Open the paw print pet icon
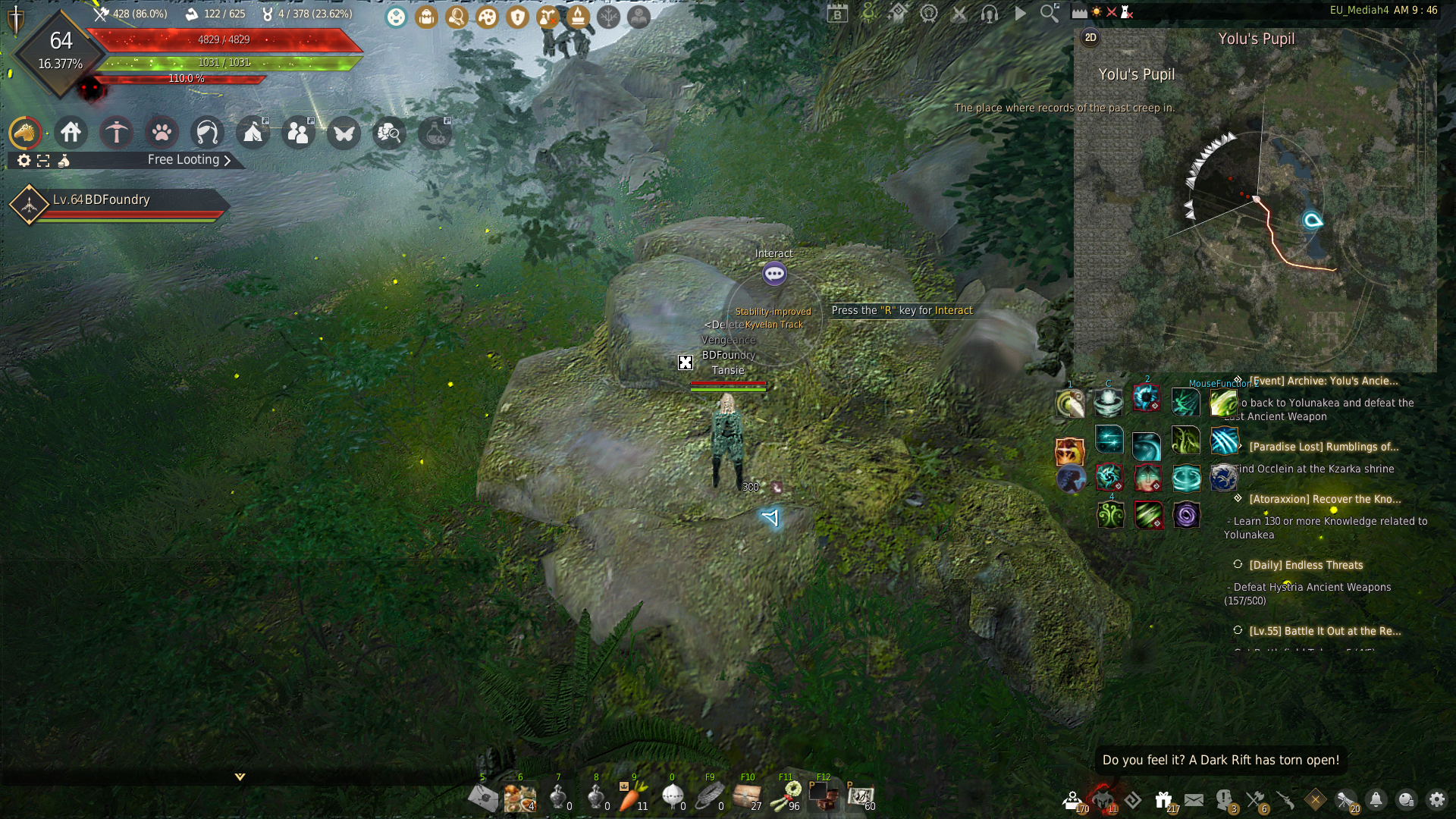1456x819 pixels. (162, 133)
